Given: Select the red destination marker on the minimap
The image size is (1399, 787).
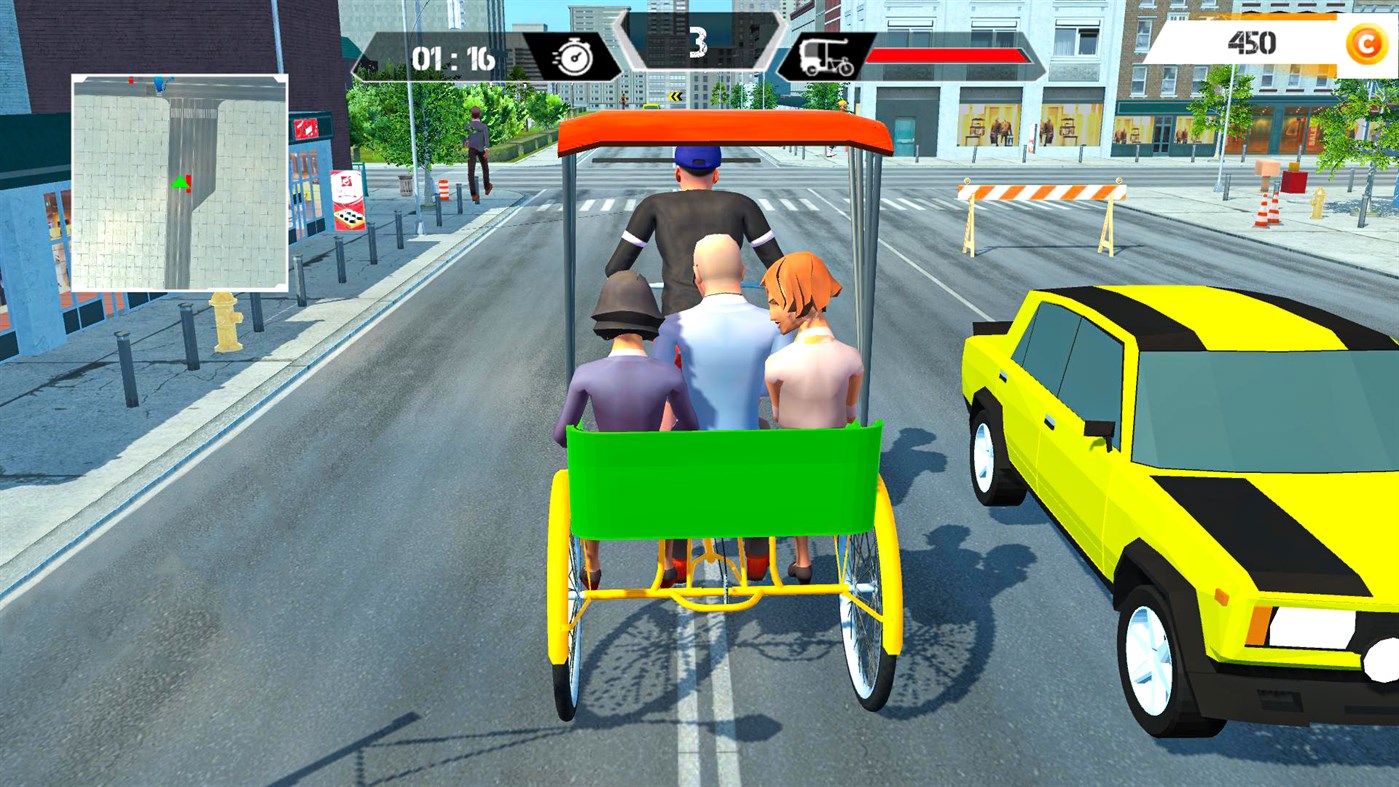Looking at the screenshot, I should pos(188,183).
